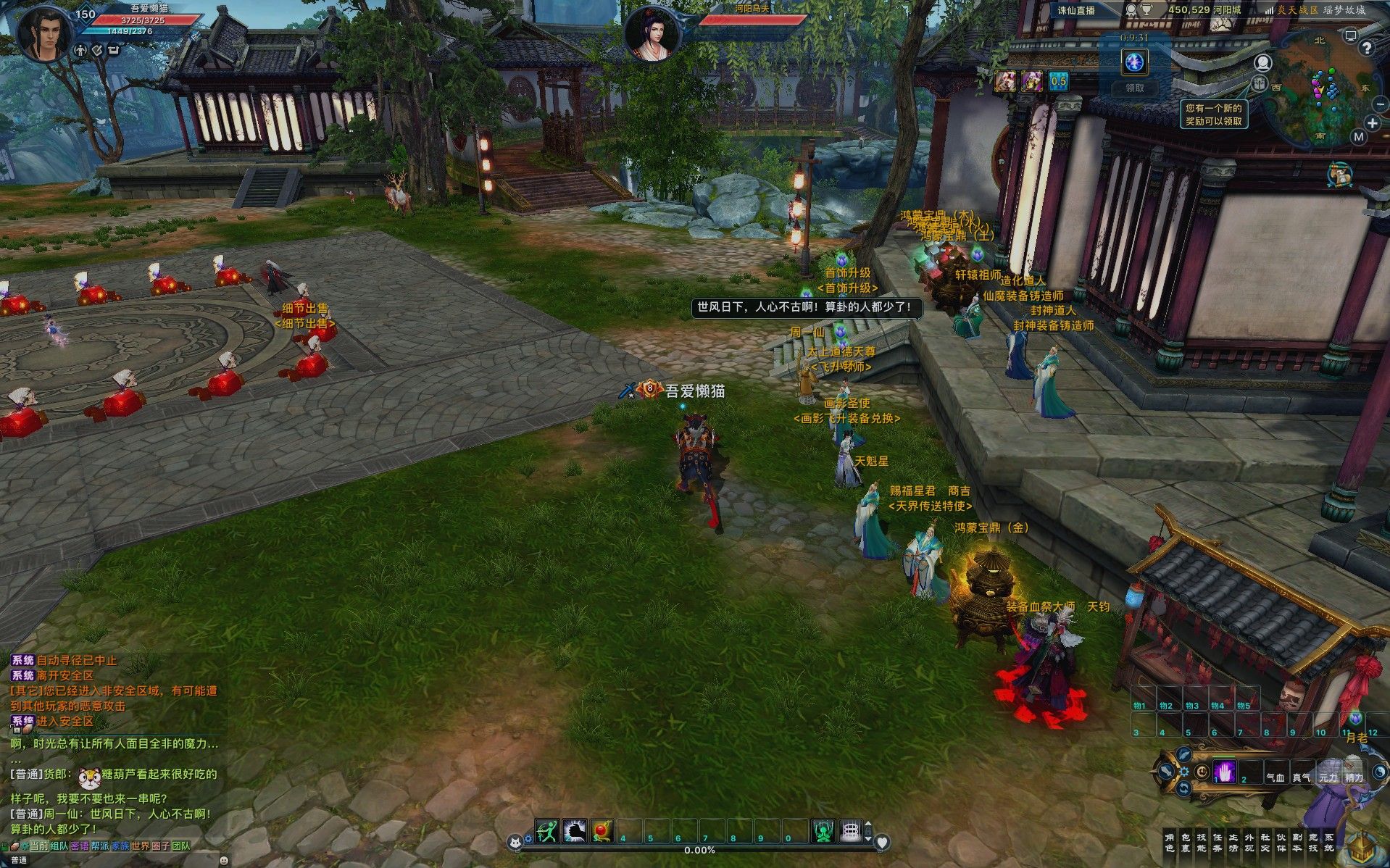Zoom in the minimap with plus button
This screenshot has height=868, width=1390.
1372,123
